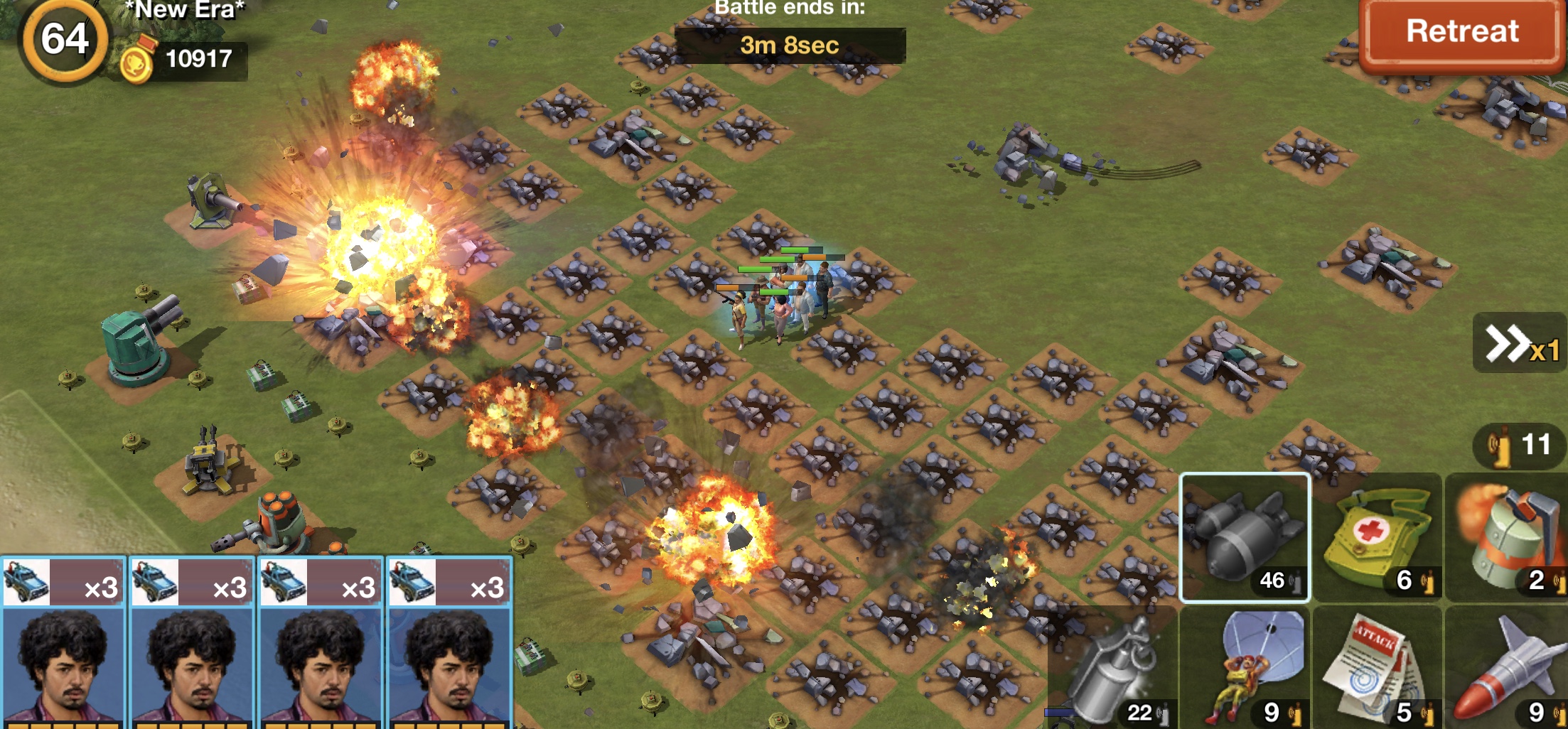This screenshot has height=729, width=1568.
Task: Activate the orange flare canister ability
Action: click(1507, 538)
